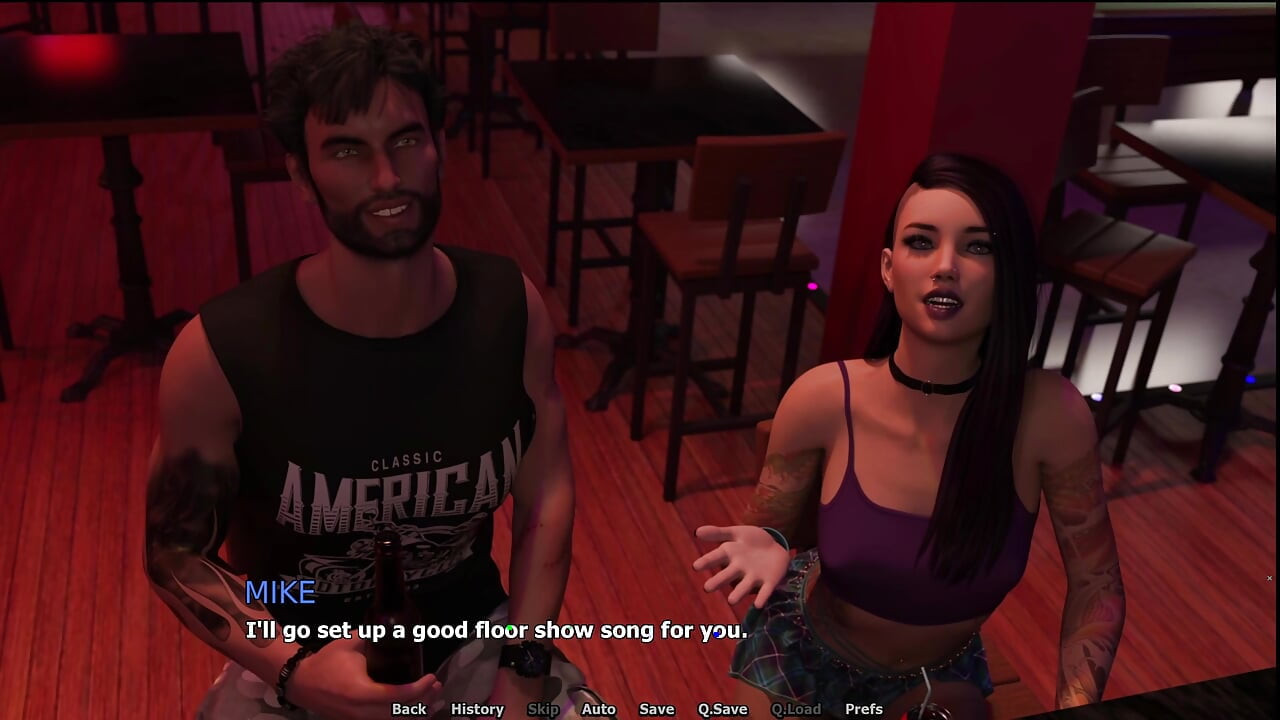Review past conversation through History
The width and height of the screenshot is (1280, 720).
[x=477, y=709]
